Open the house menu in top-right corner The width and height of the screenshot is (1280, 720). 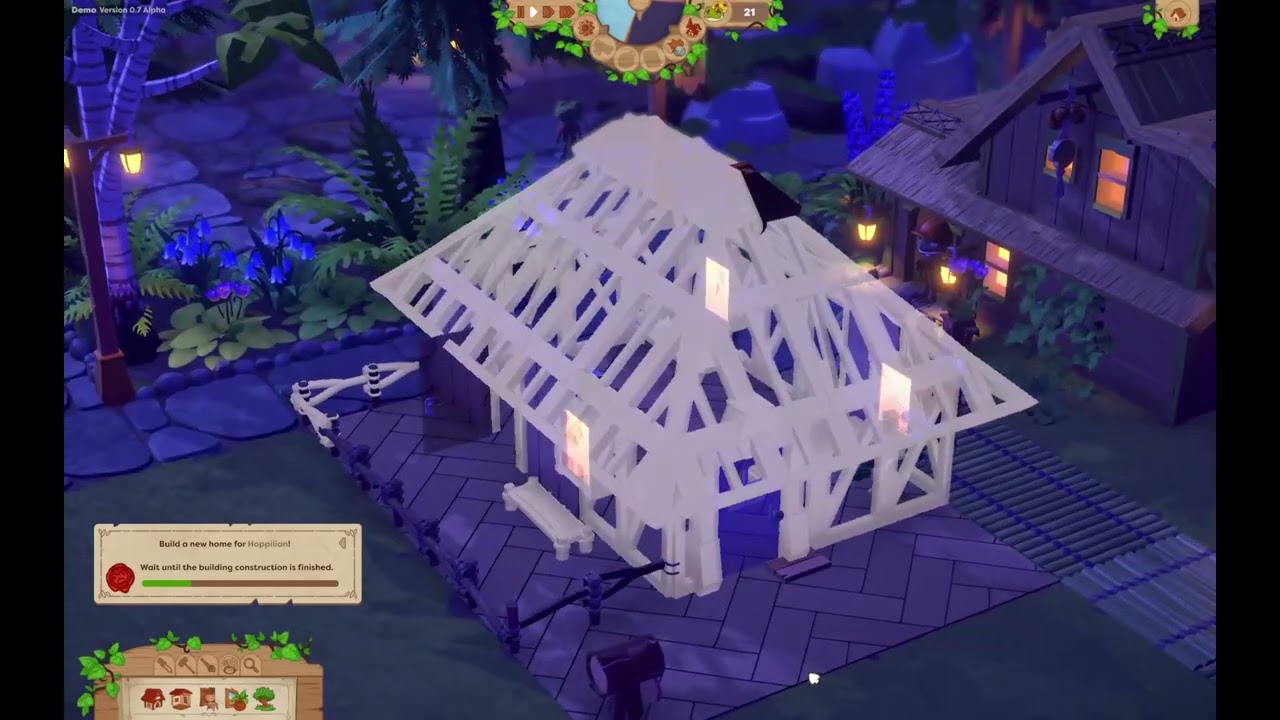(x=1177, y=14)
